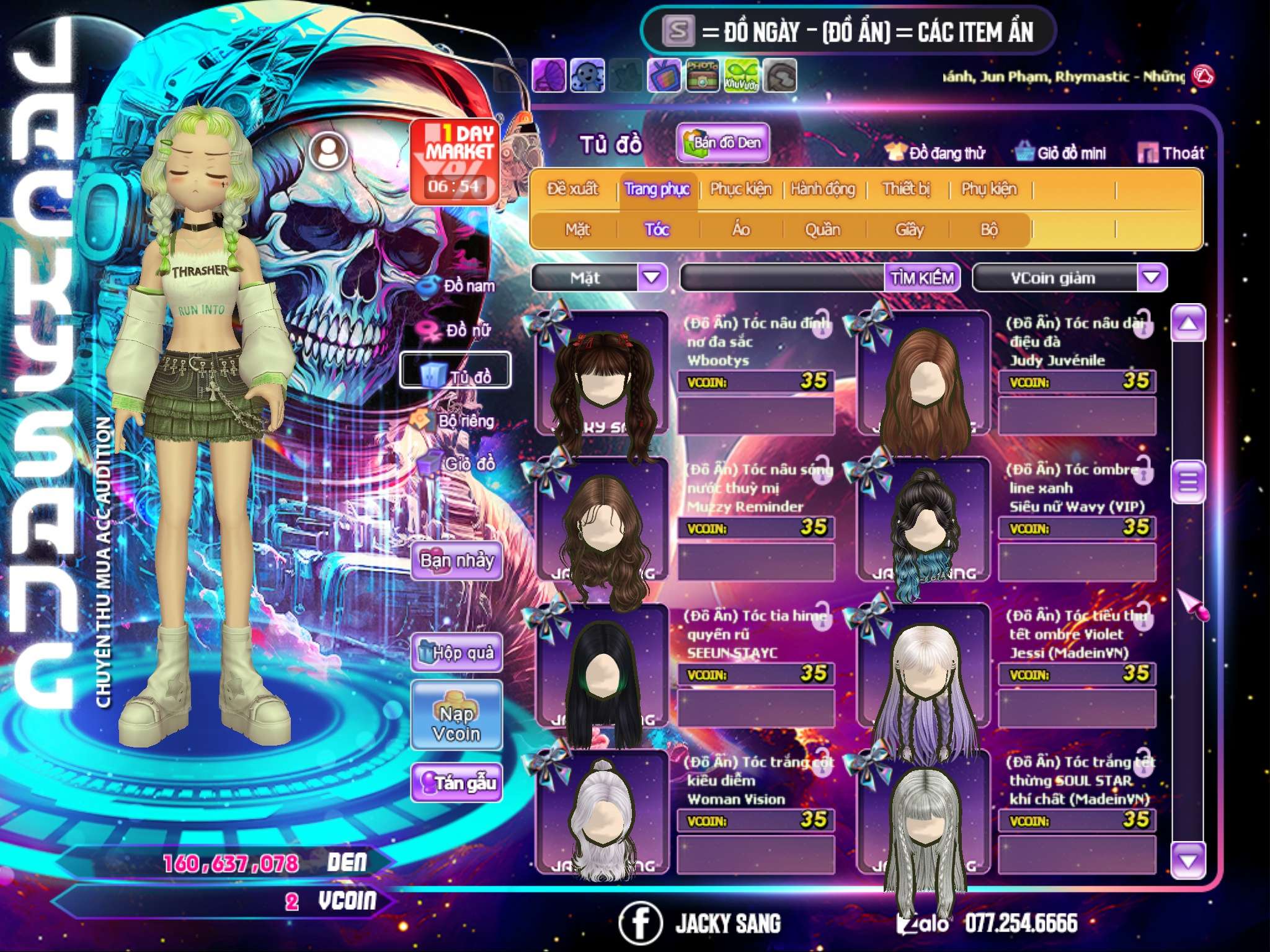Choose the Giầy subcategory

click(909, 230)
